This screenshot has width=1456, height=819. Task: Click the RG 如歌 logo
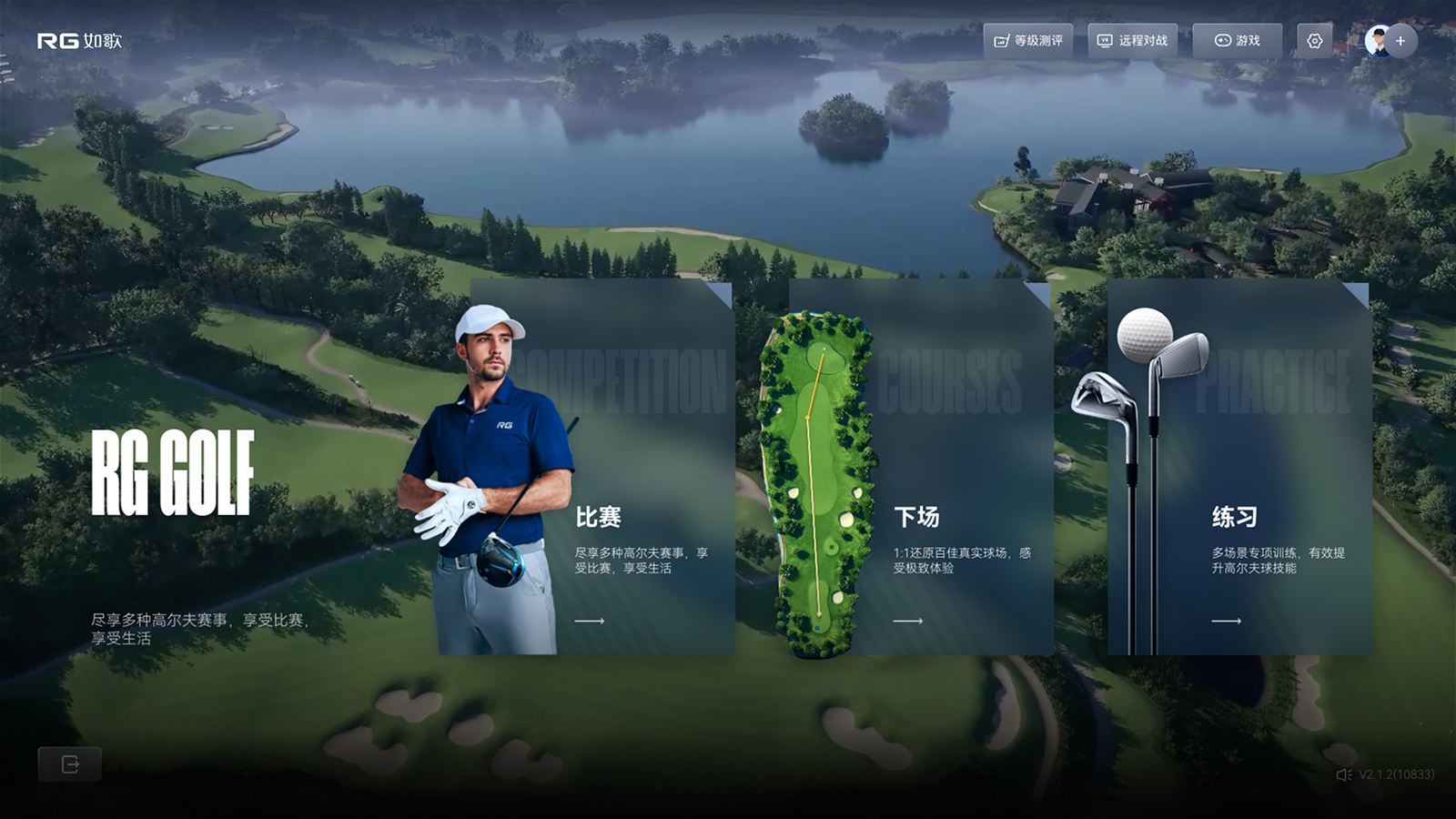(79, 41)
